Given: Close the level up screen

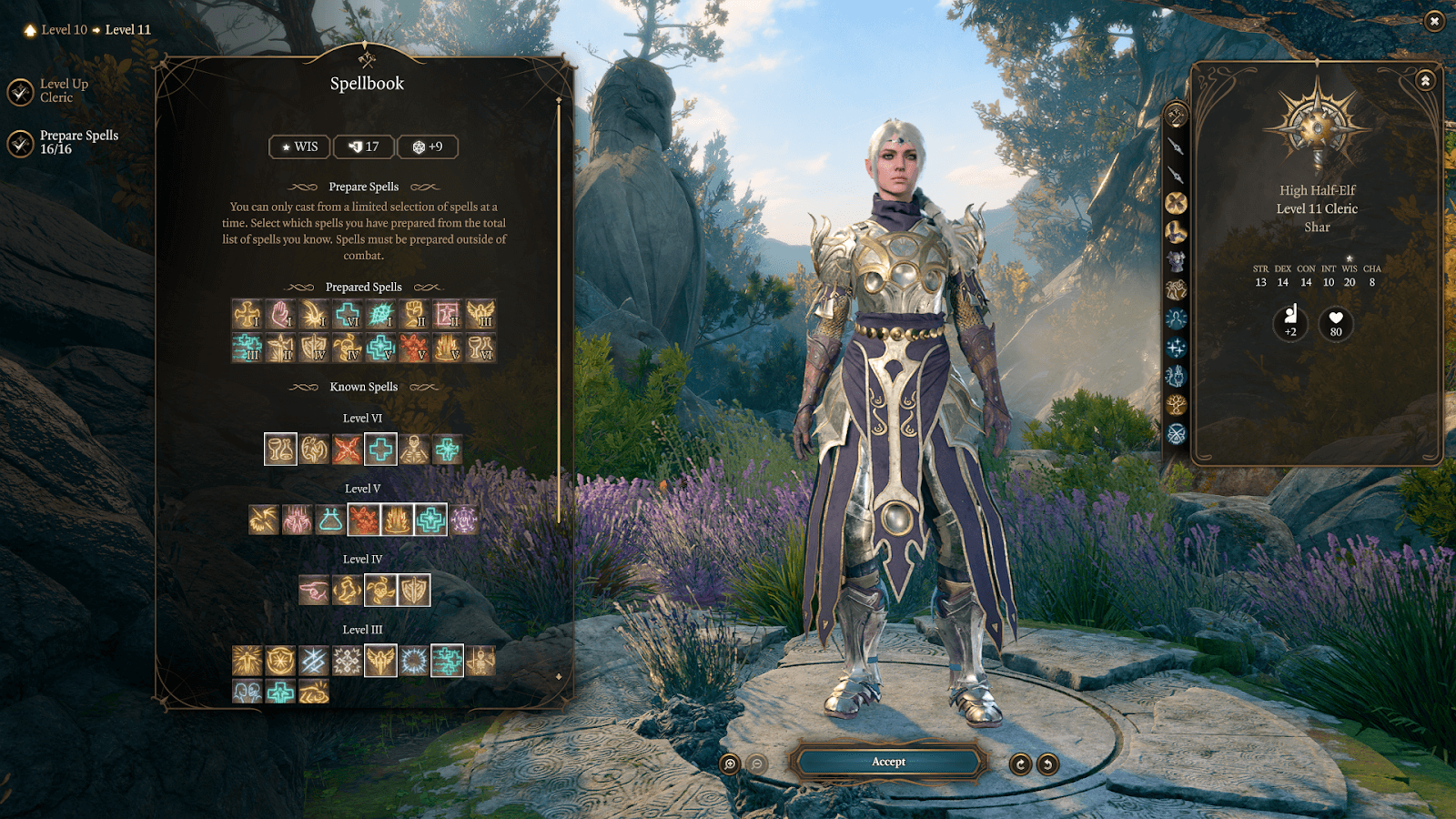Looking at the screenshot, I should tap(1434, 20).
